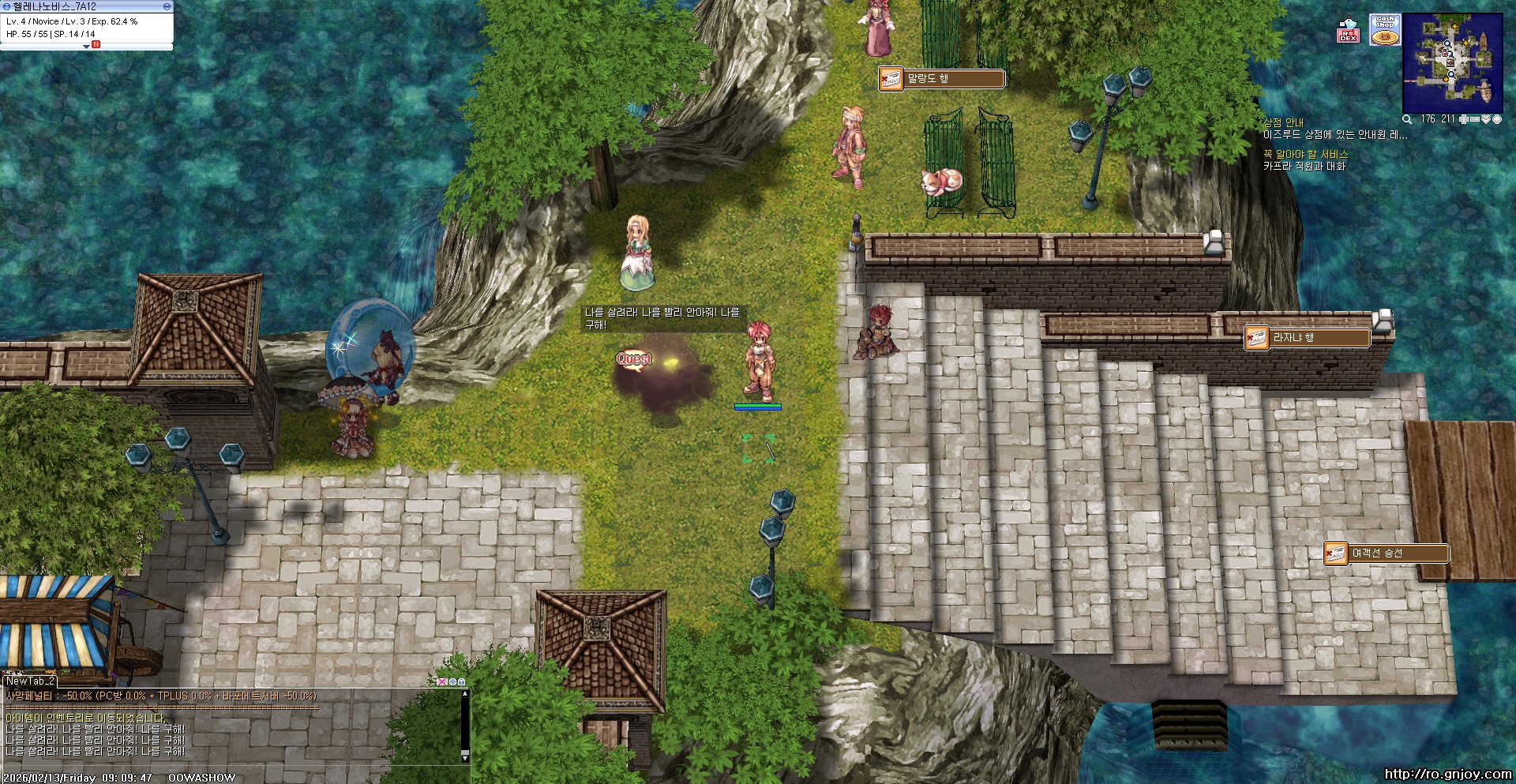Open chat settings round blue icon

[x=452, y=681]
